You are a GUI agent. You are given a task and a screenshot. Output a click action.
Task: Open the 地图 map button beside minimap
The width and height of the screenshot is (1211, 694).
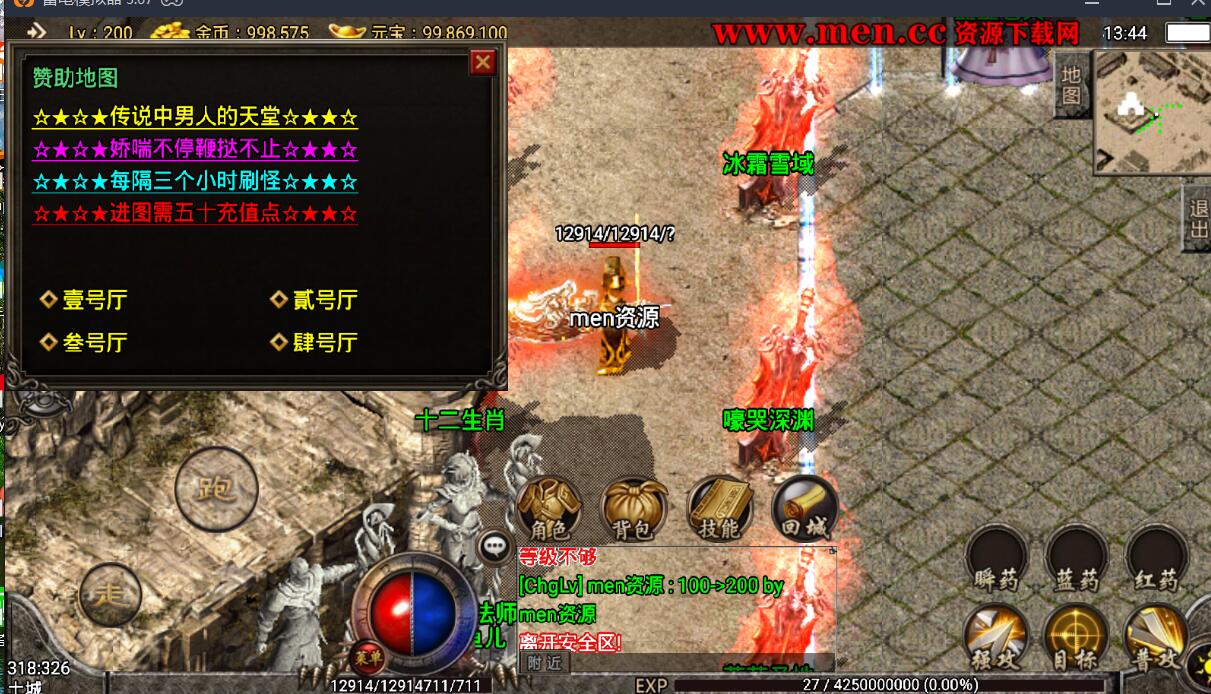click(1071, 85)
